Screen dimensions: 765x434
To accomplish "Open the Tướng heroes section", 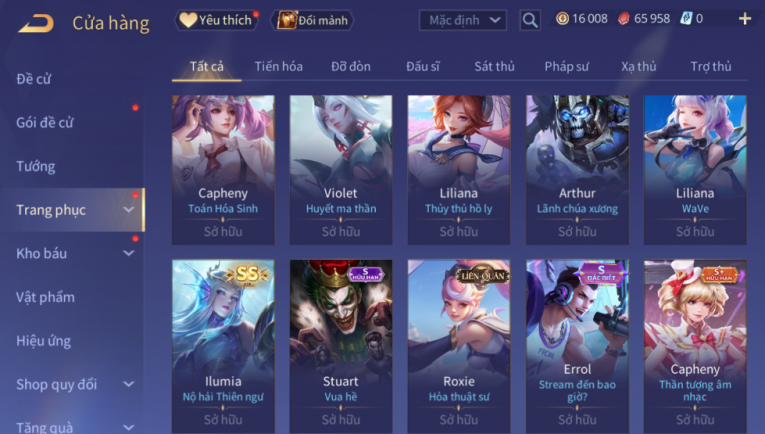I will [x=36, y=166].
